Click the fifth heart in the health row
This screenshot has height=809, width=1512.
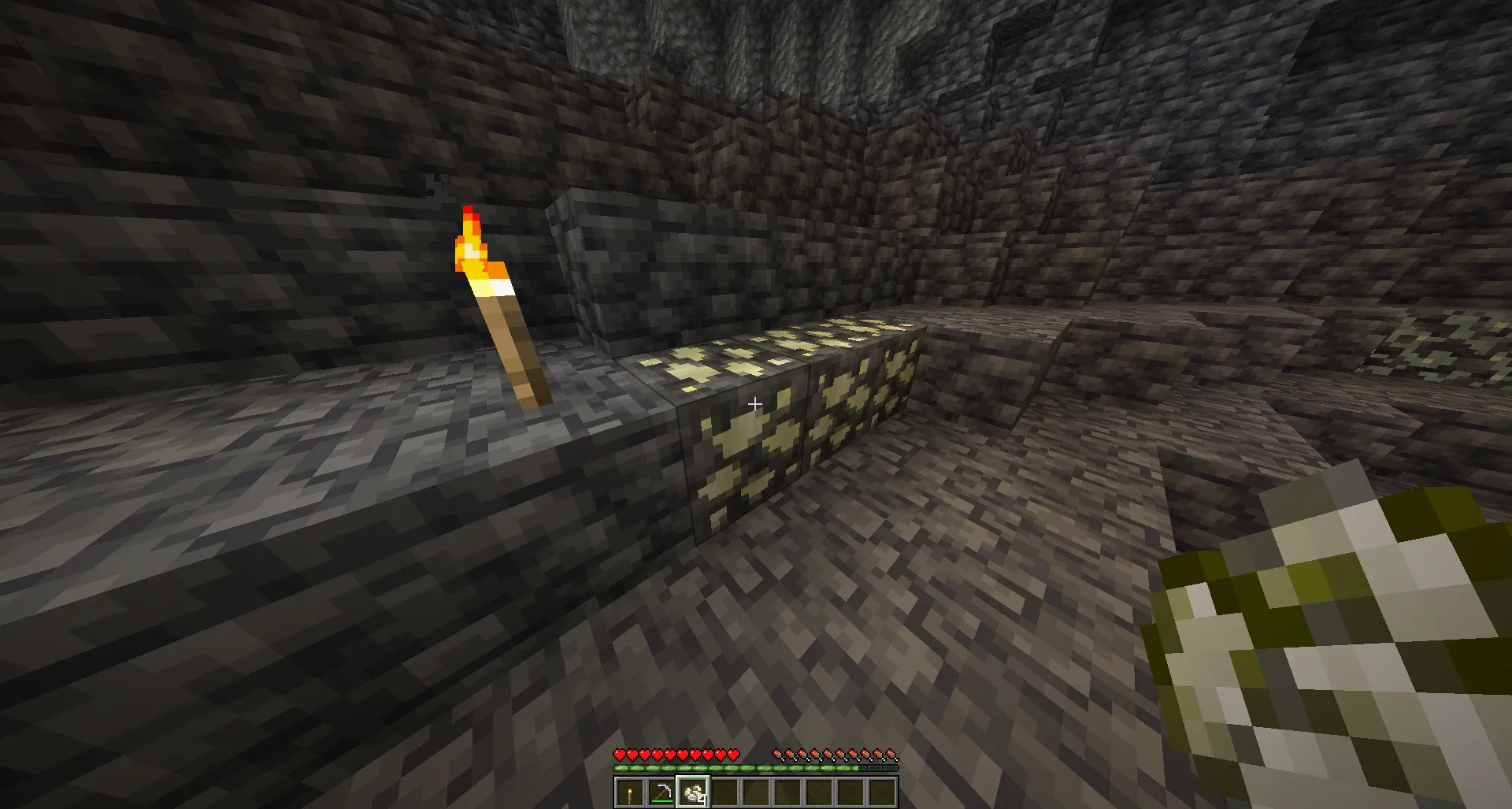click(670, 755)
